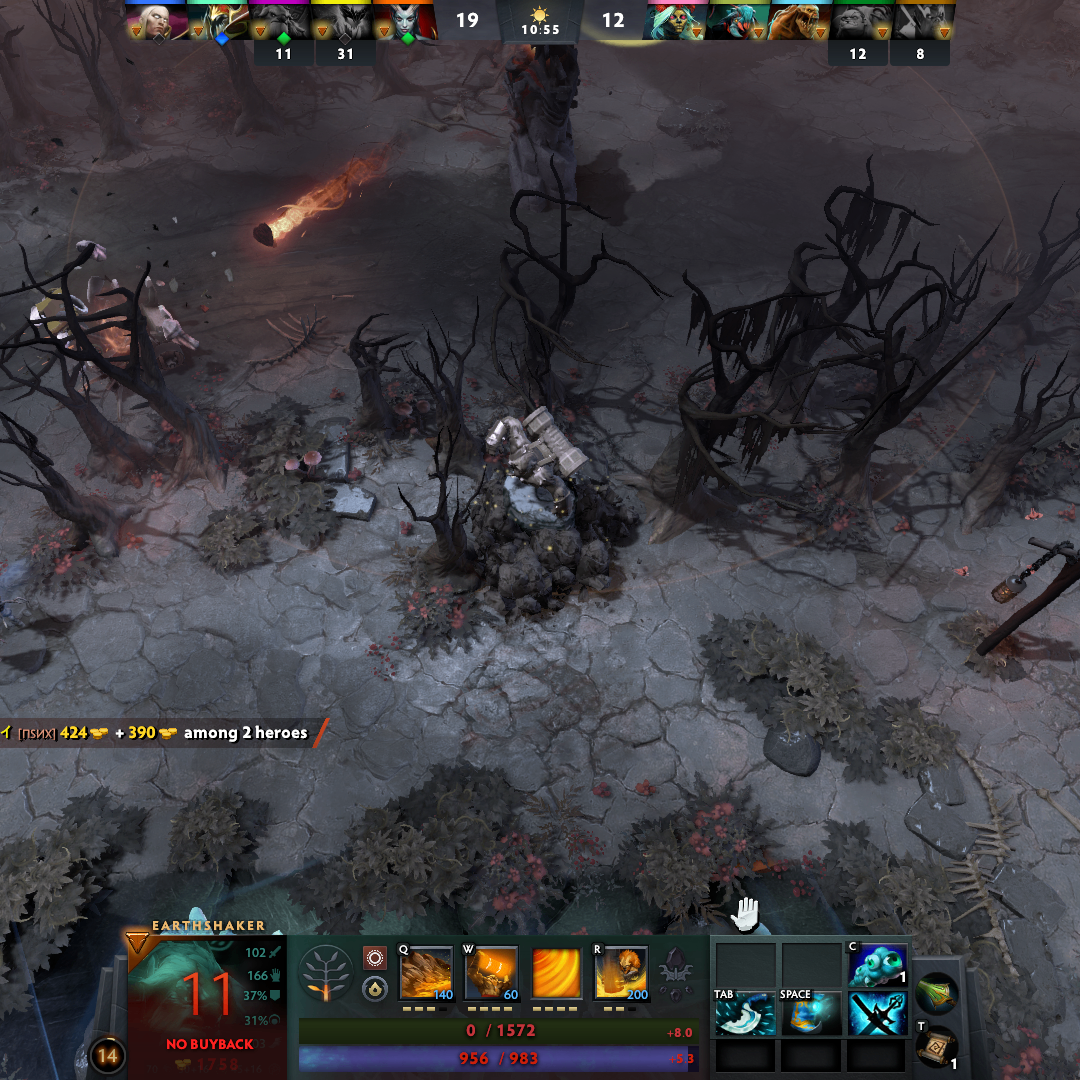Click the green neutral item slot
The image size is (1080, 1080).
(x=937, y=992)
